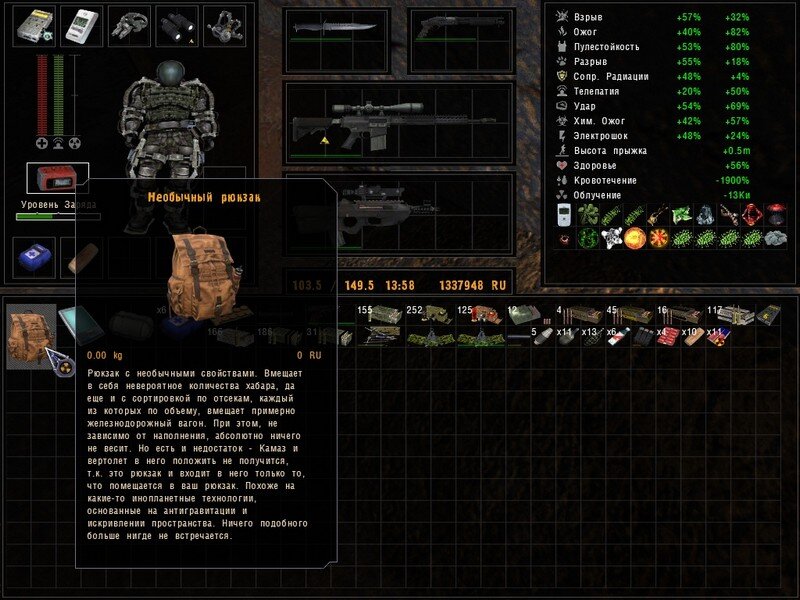Click the binoculars equipment slot
The width and height of the screenshot is (800, 600).
177,27
